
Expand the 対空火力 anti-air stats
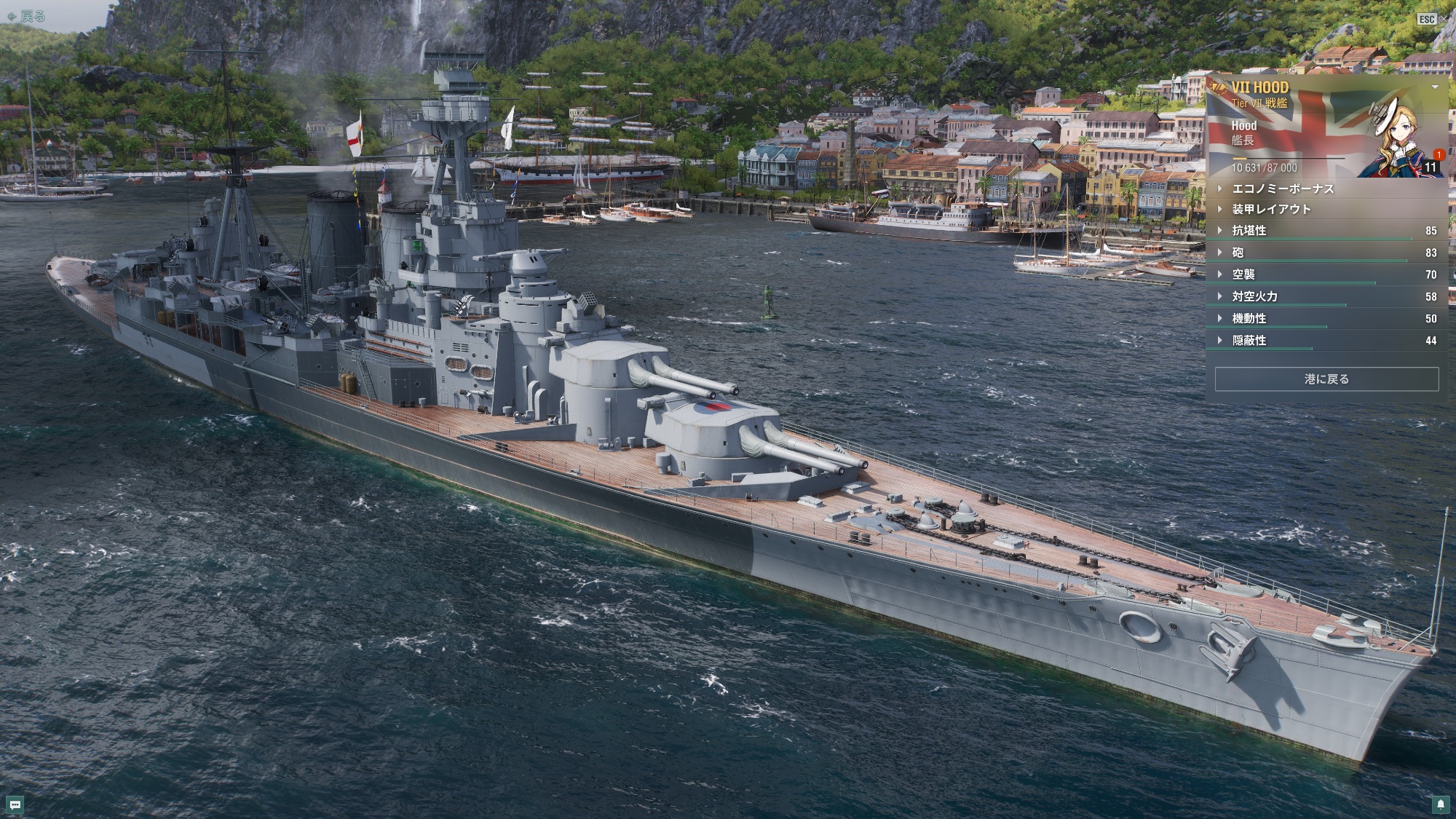click(x=1254, y=296)
